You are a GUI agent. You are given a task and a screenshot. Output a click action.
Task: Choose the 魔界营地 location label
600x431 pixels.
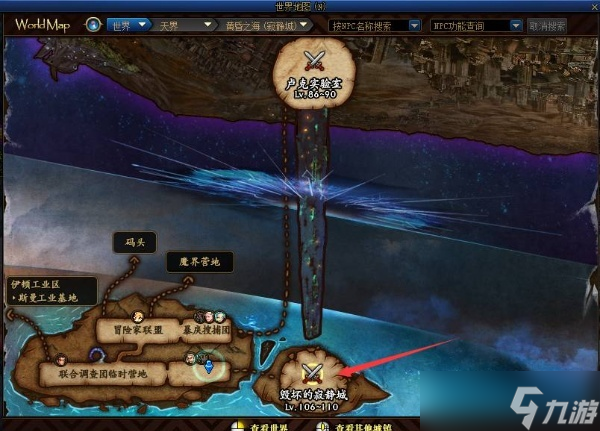point(199,262)
